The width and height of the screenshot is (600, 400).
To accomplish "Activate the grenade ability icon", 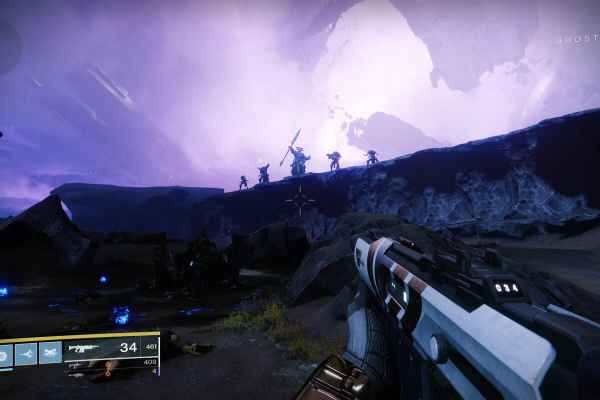I will [6, 353].
